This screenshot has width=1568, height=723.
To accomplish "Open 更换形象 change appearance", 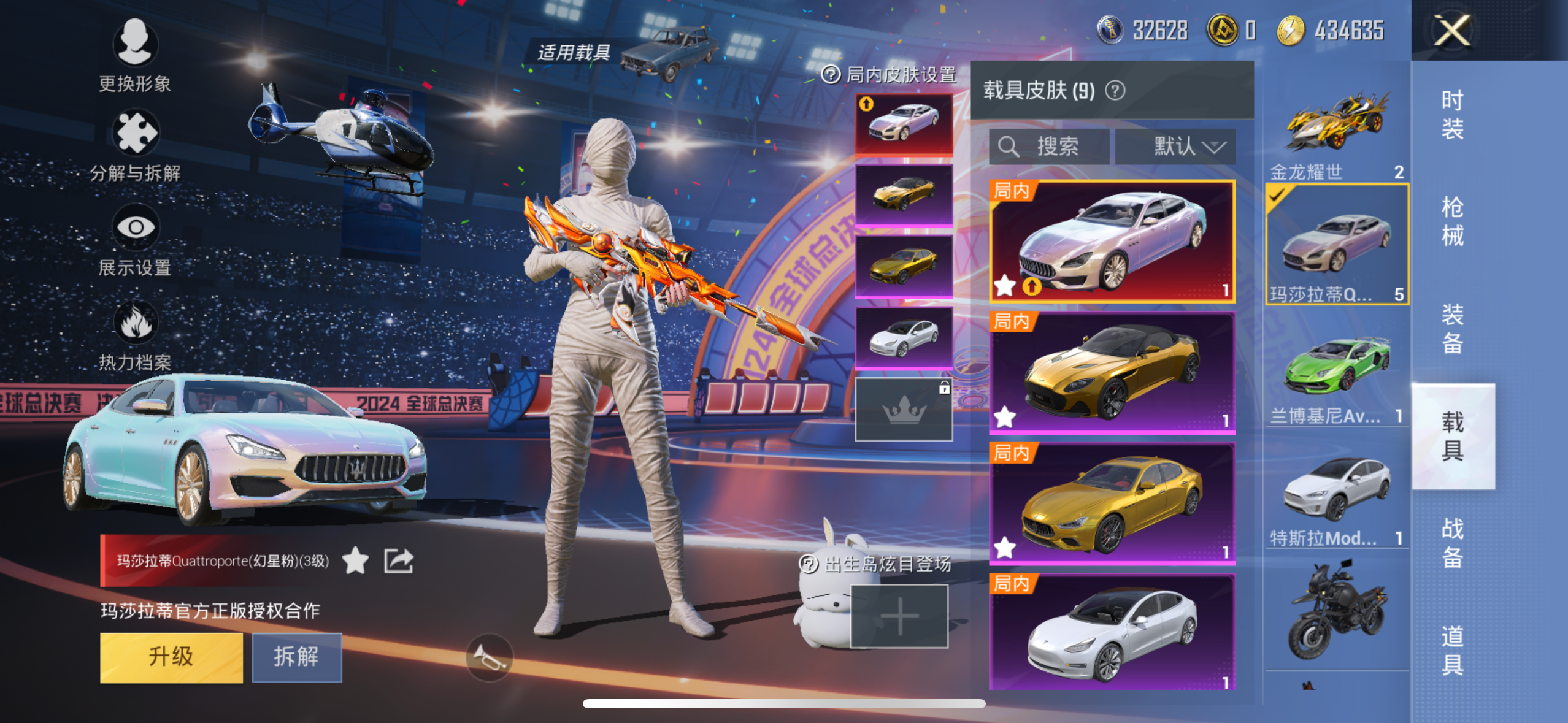I will click(135, 55).
